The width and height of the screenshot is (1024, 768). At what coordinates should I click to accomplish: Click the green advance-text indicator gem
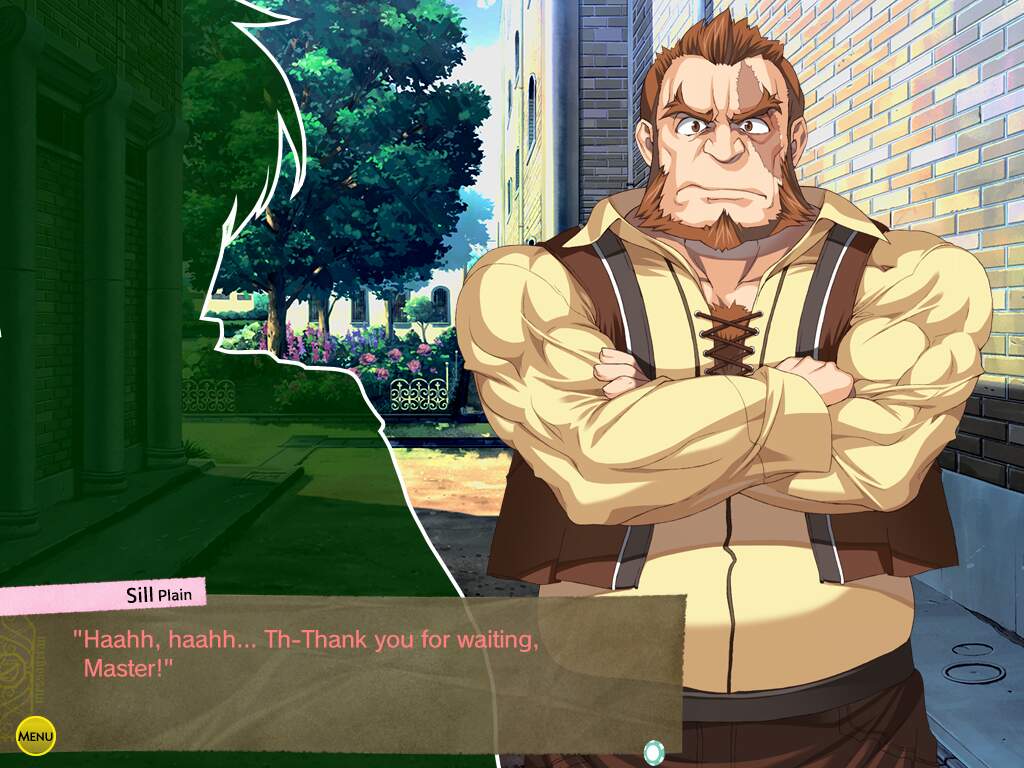653,750
